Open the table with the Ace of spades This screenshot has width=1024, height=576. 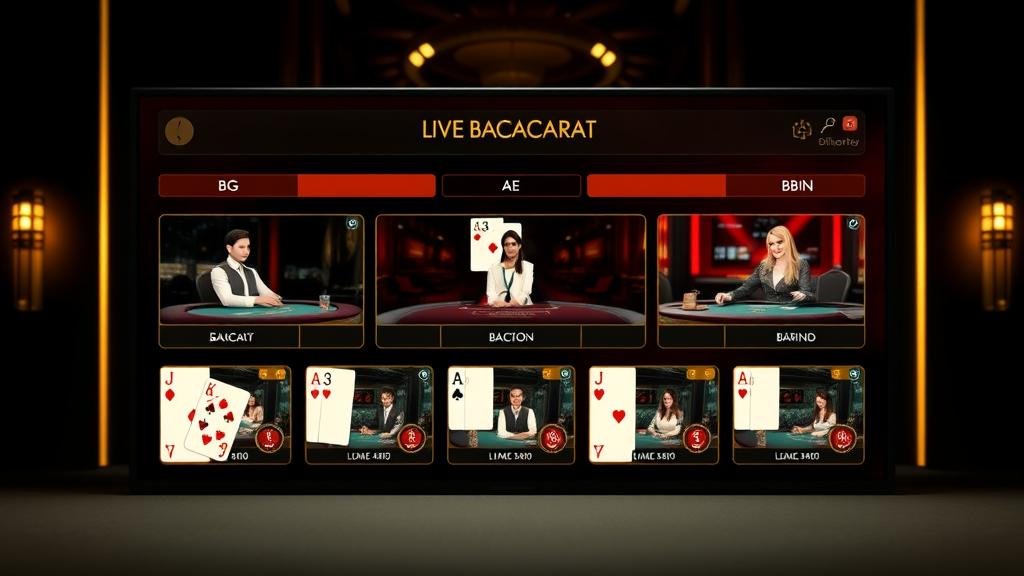coord(511,414)
